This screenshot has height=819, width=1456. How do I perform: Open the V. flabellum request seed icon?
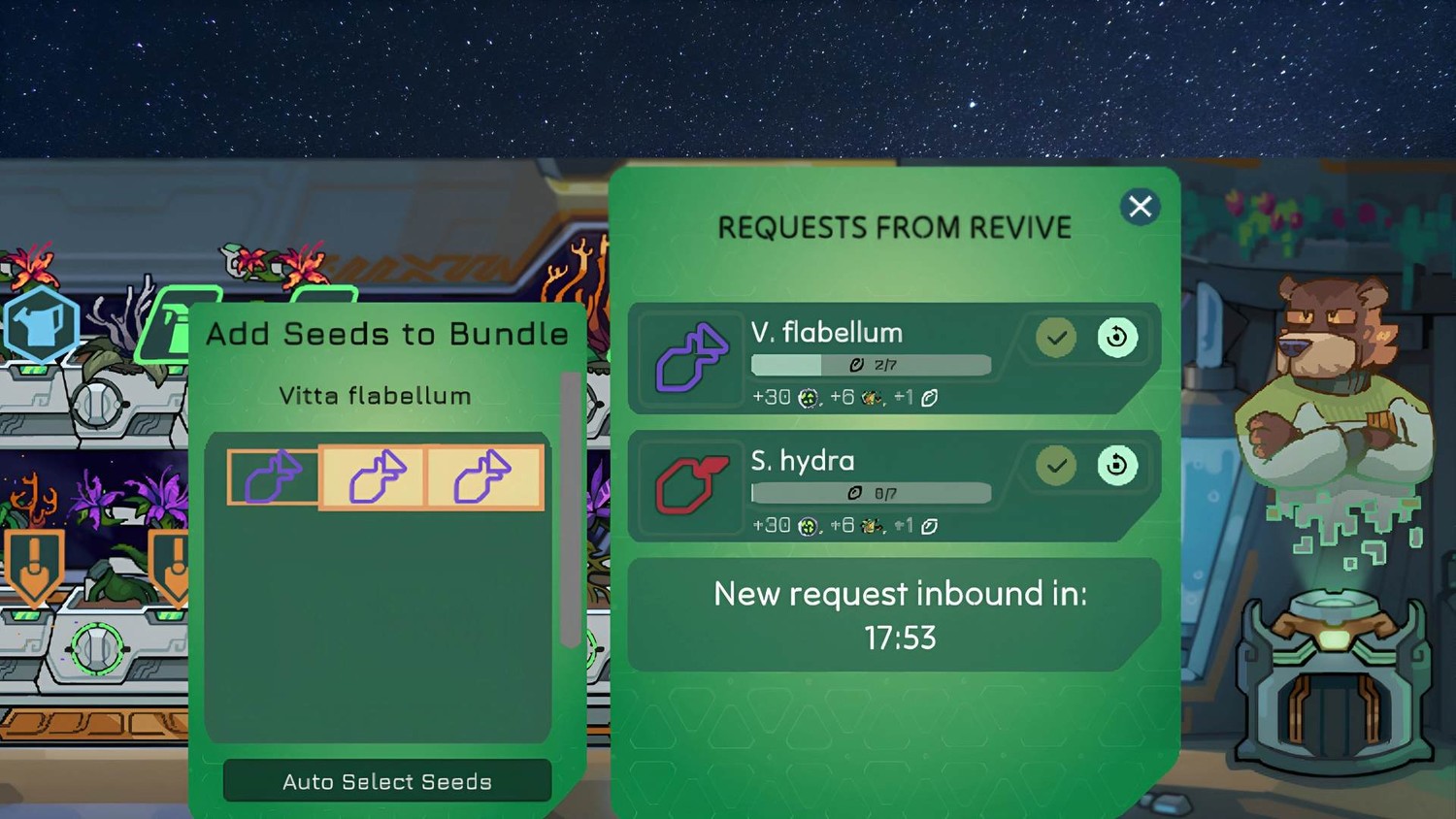pyautogui.click(x=691, y=358)
